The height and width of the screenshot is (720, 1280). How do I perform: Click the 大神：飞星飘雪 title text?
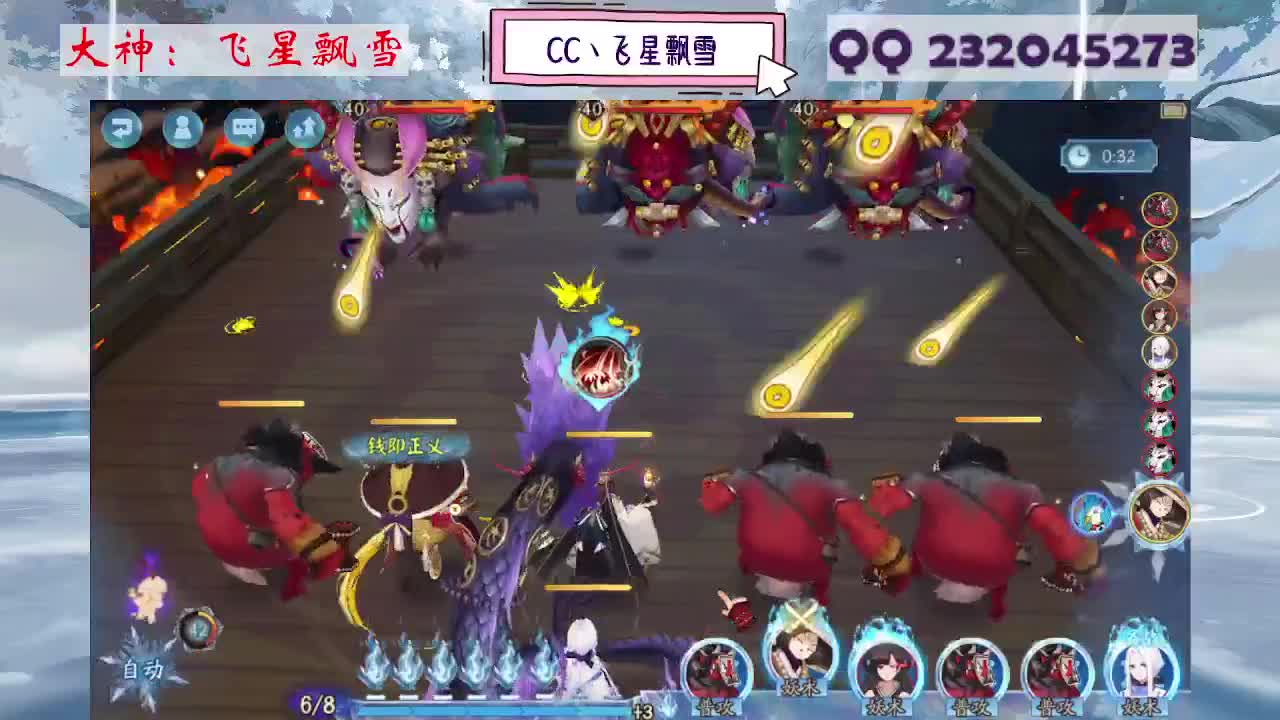click(x=236, y=48)
